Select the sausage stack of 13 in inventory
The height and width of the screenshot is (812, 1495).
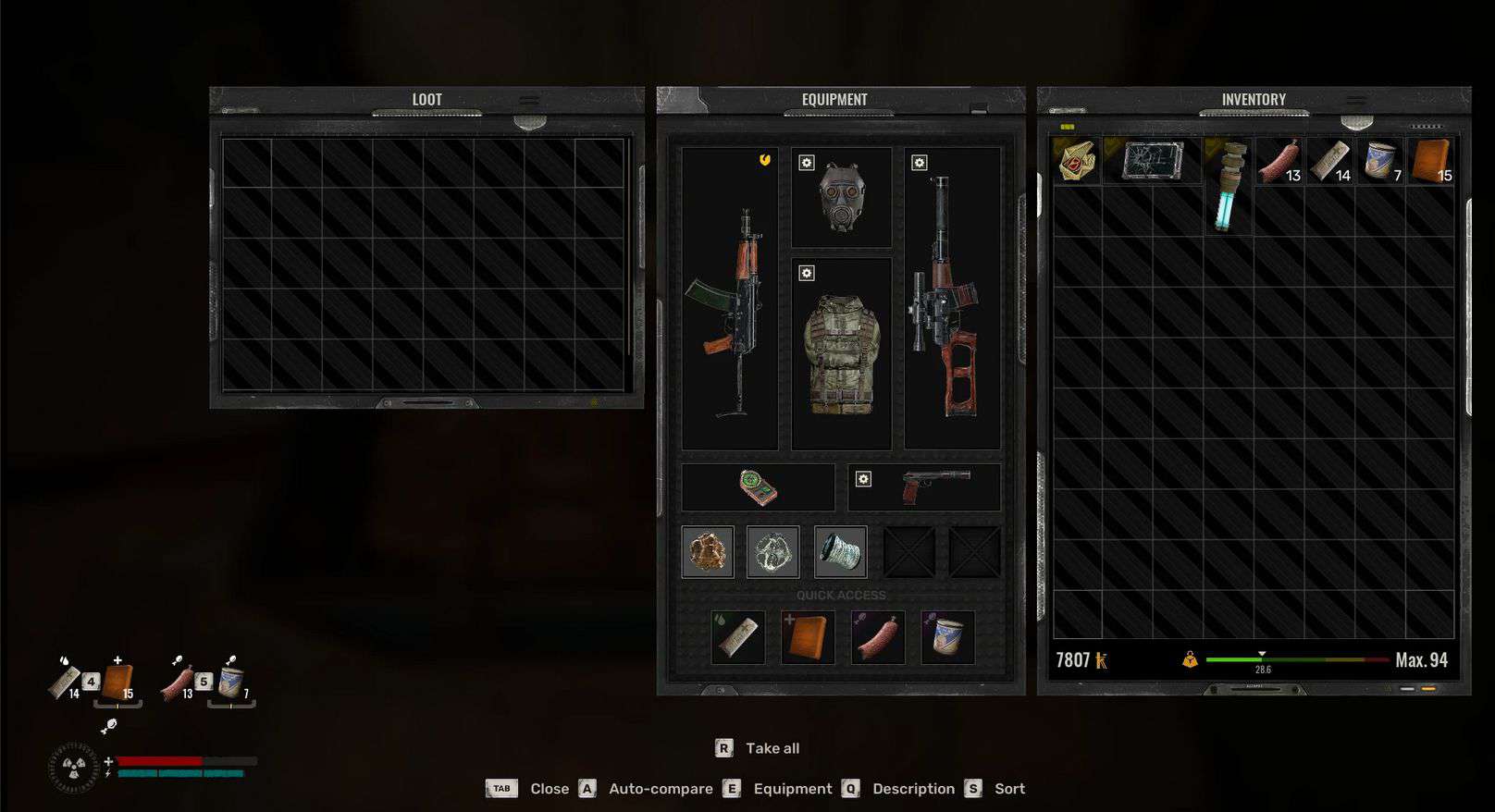coord(1279,161)
